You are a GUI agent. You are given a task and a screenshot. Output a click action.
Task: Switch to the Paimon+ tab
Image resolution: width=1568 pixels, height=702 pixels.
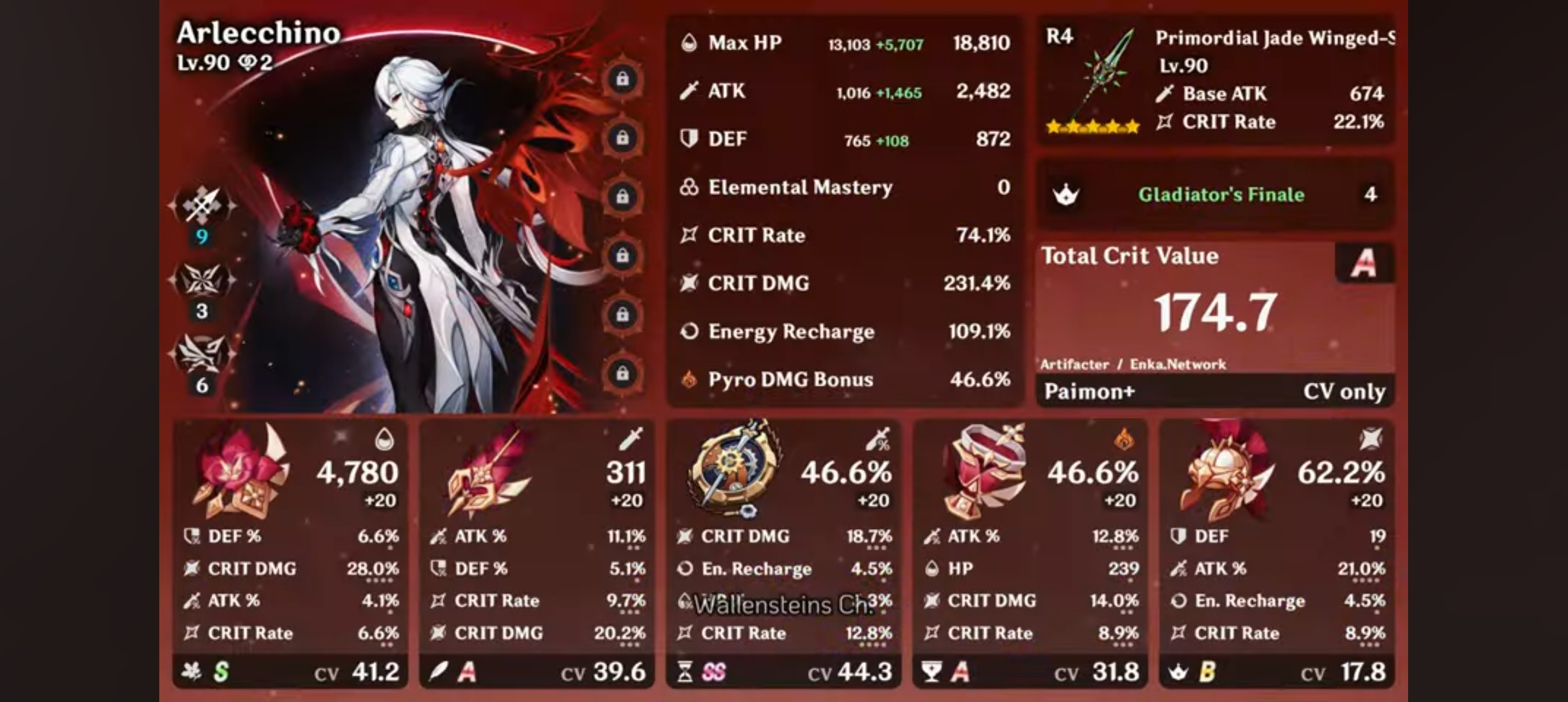coord(1089,391)
